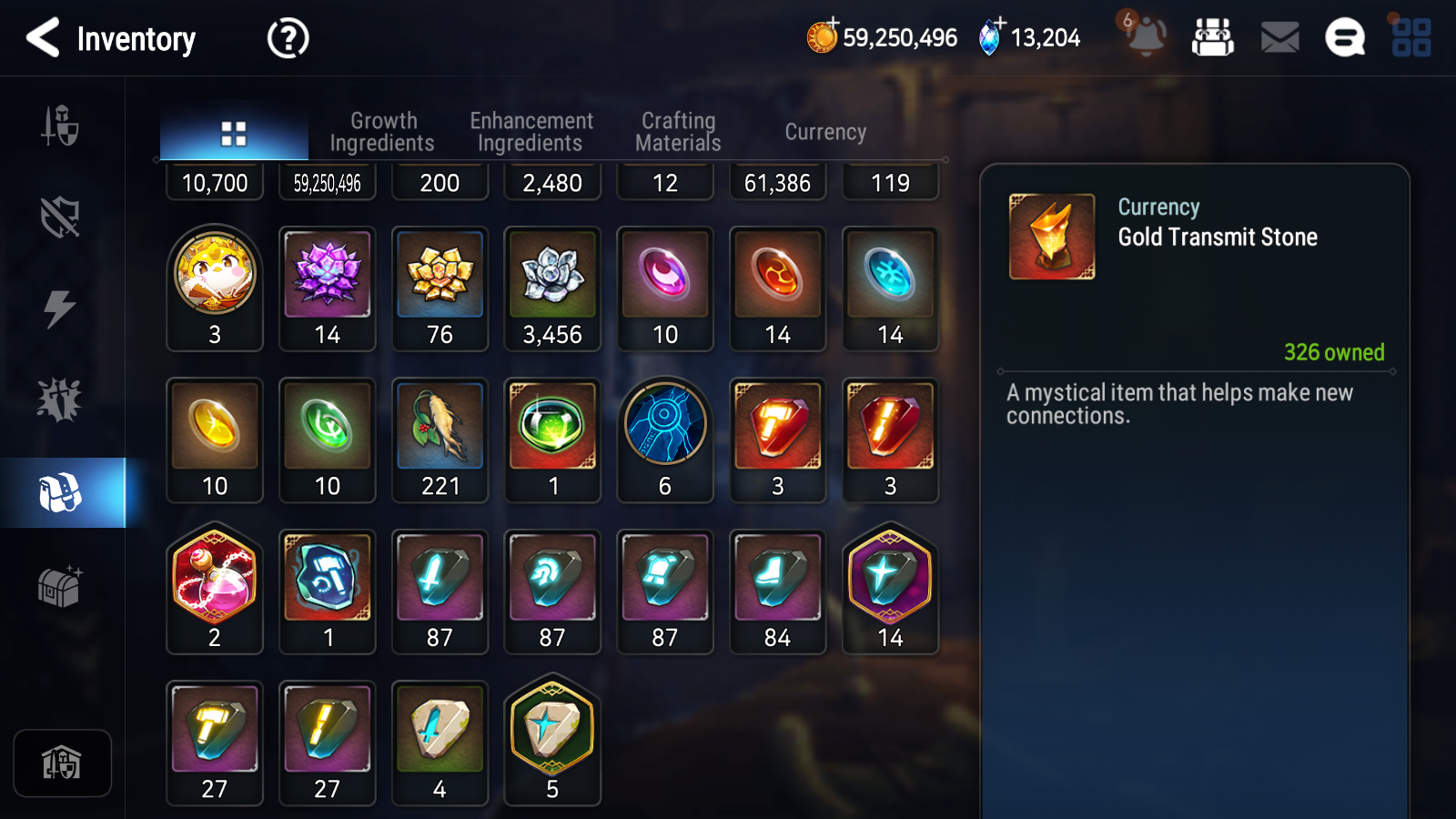Open the Hero equipment sidebar icon
The width and height of the screenshot is (1456, 819).
[x=61, y=127]
